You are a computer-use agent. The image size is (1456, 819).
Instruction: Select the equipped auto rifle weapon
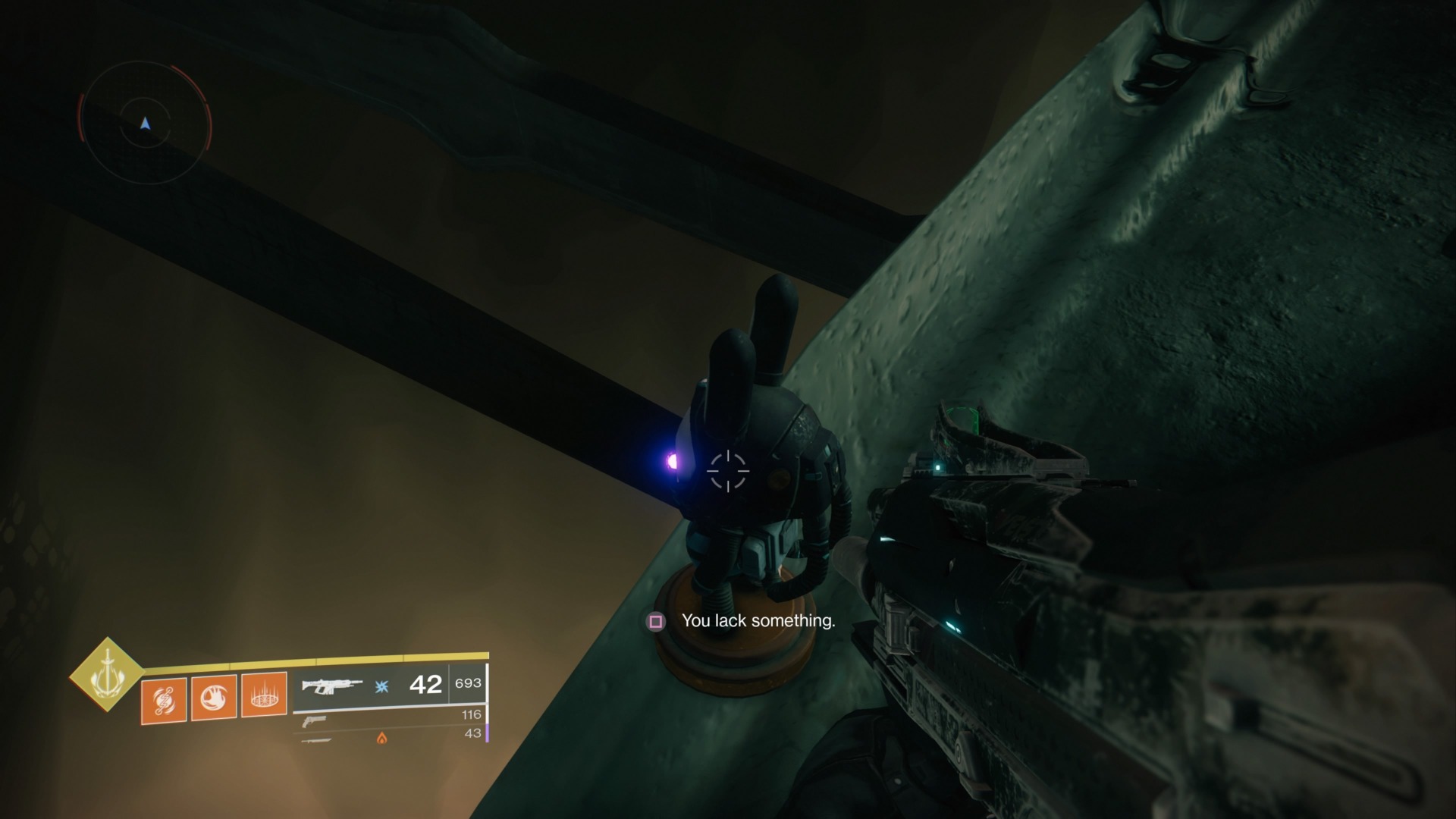pos(332,686)
